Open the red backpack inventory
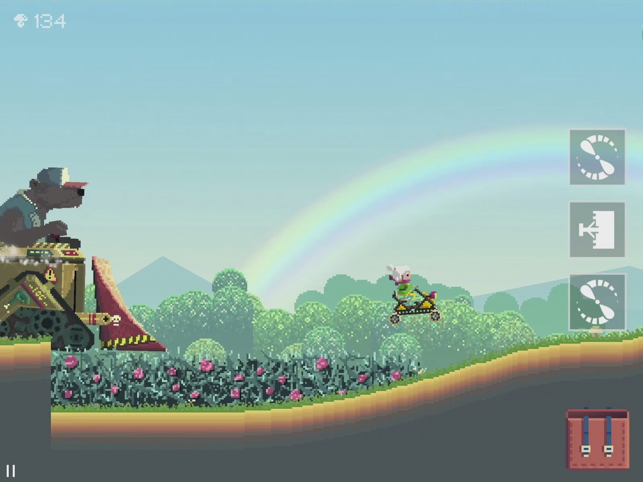The width and height of the screenshot is (643, 482). pyautogui.click(x=597, y=438)
